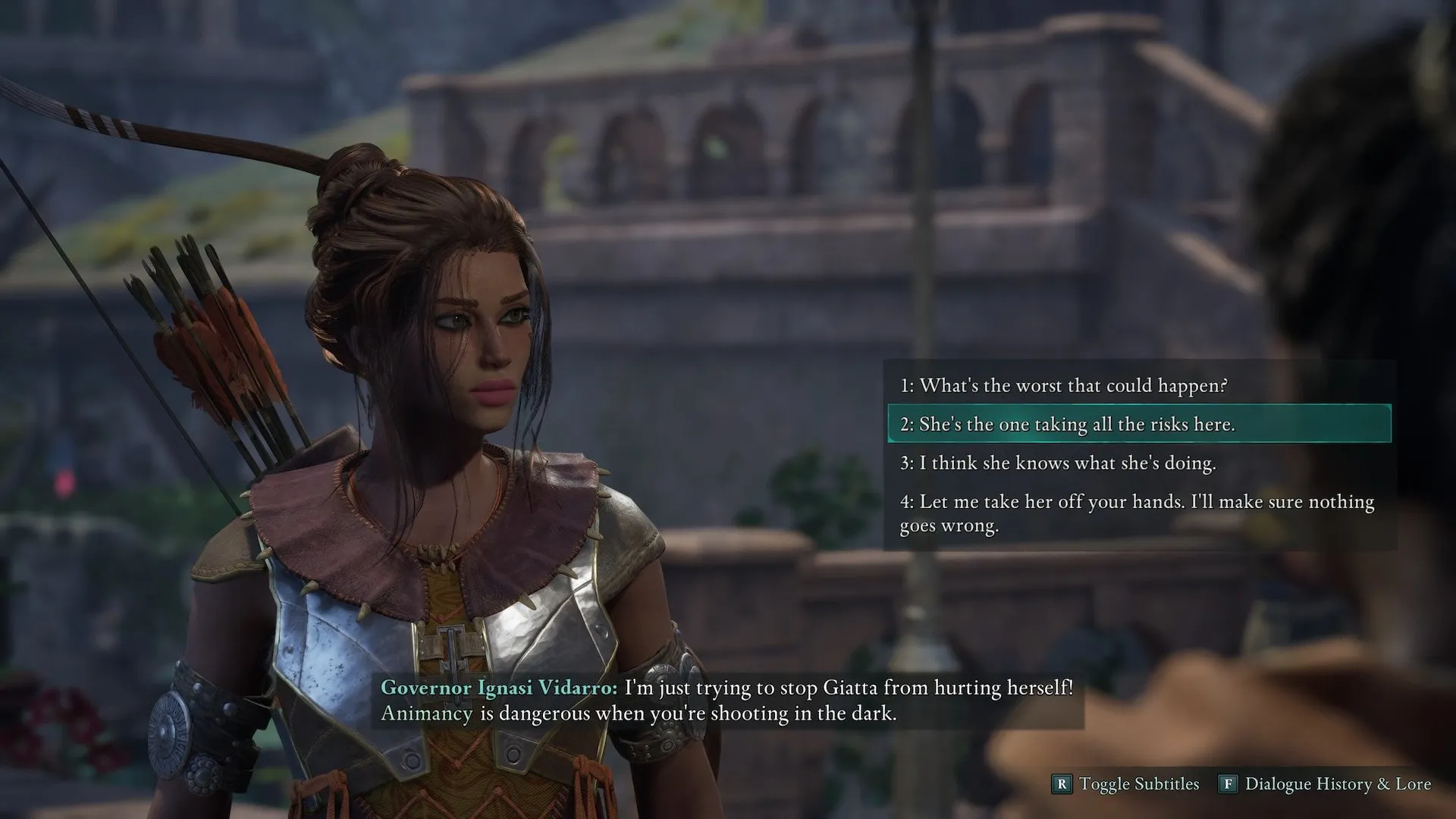Open Dialogue History & Lore

[x=1325, y=783]
